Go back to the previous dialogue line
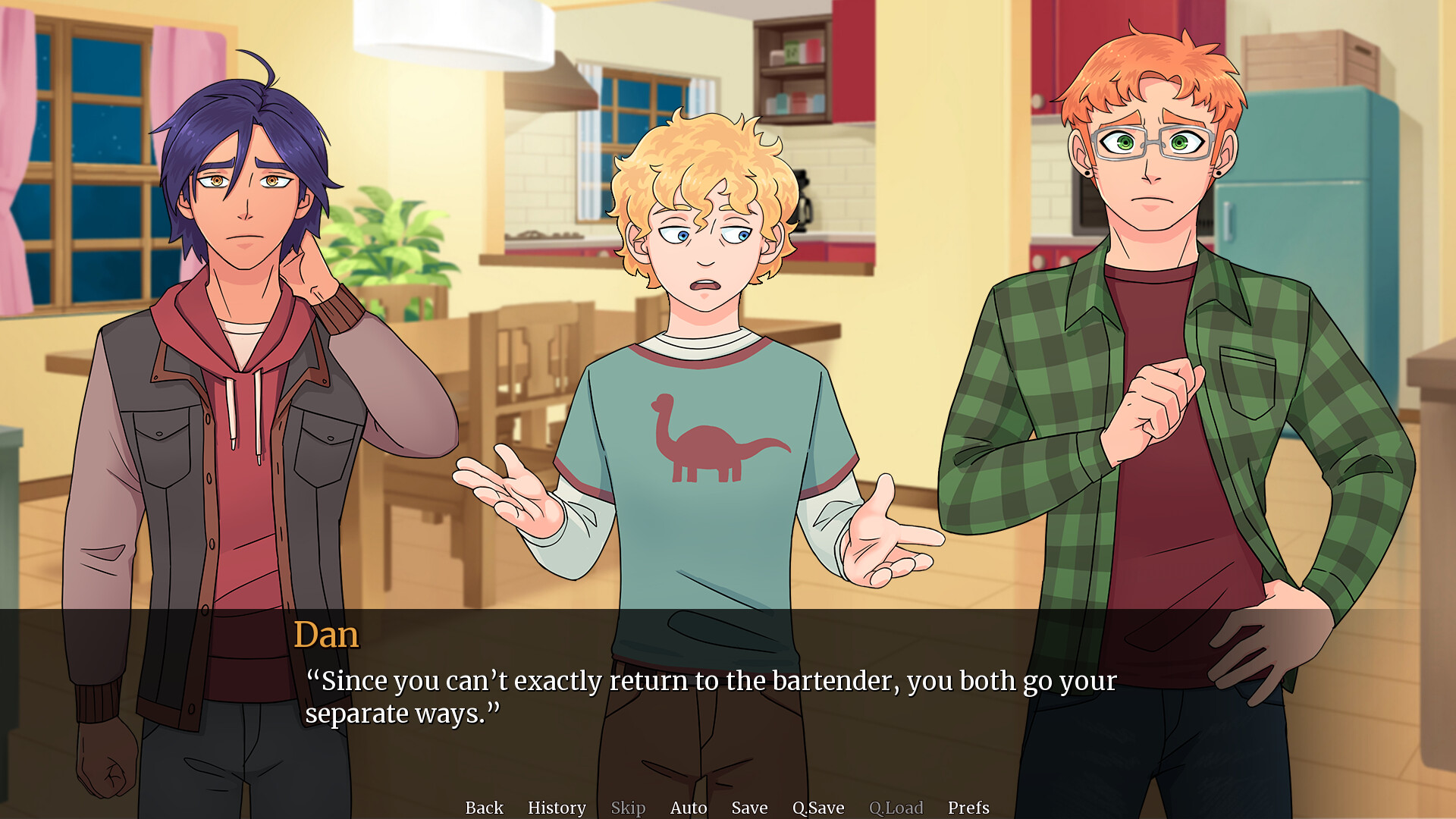1456x819 pixels. [x=484, y=808]
